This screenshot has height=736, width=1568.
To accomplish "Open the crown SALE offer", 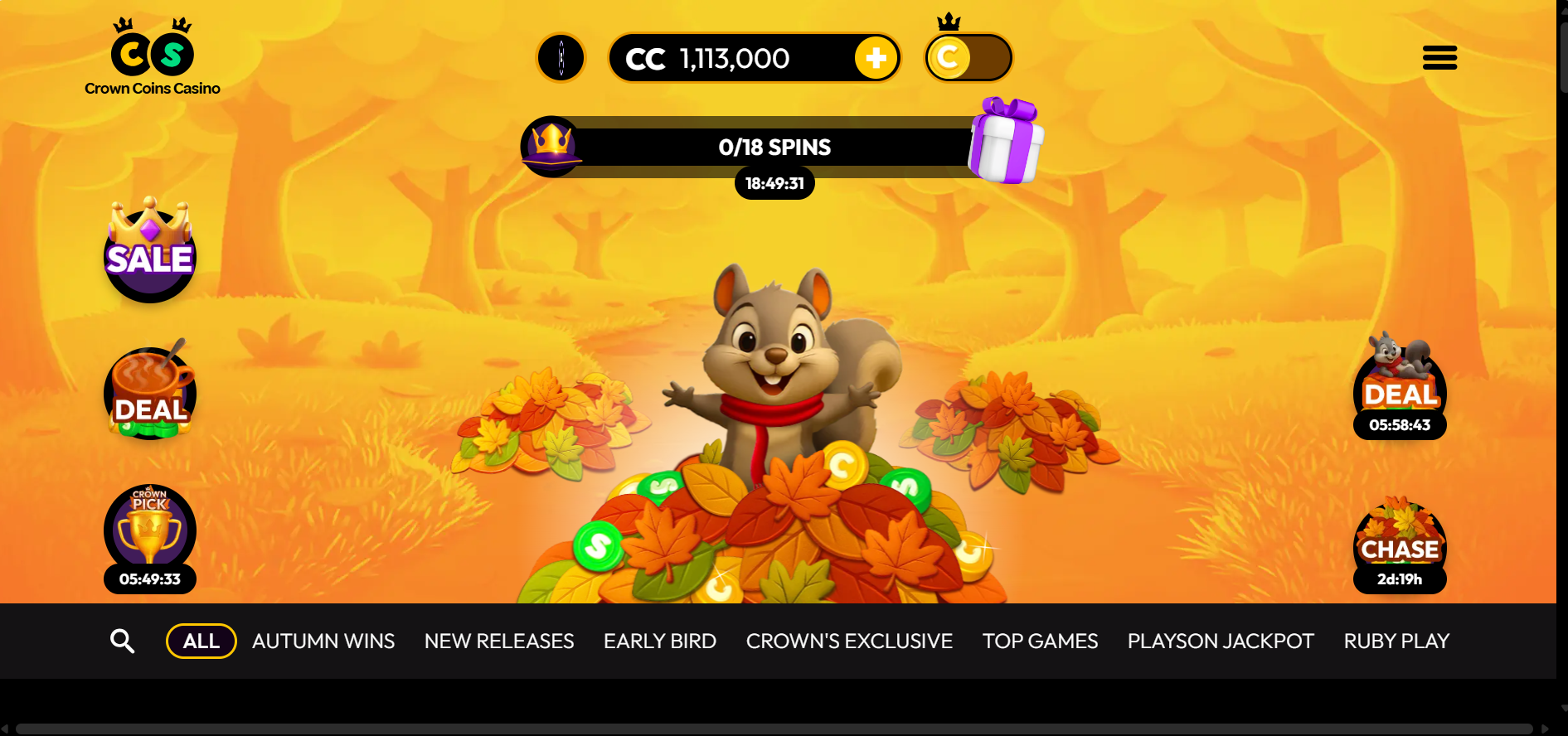I will pyautogui.click(x=150, y=252).
